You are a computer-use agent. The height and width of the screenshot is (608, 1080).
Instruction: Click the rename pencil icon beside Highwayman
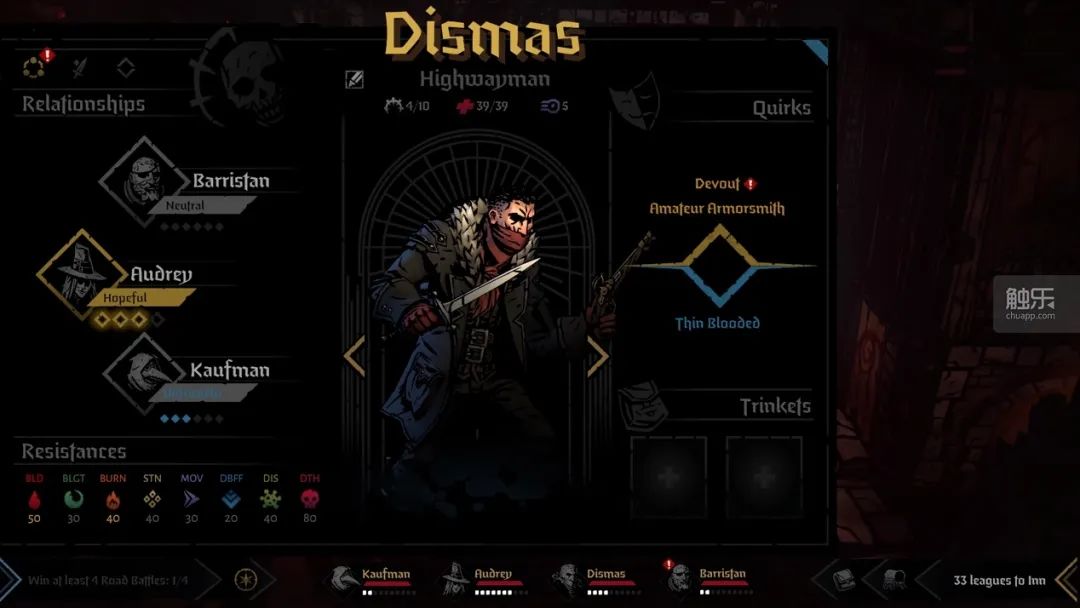tap(355, 80)
